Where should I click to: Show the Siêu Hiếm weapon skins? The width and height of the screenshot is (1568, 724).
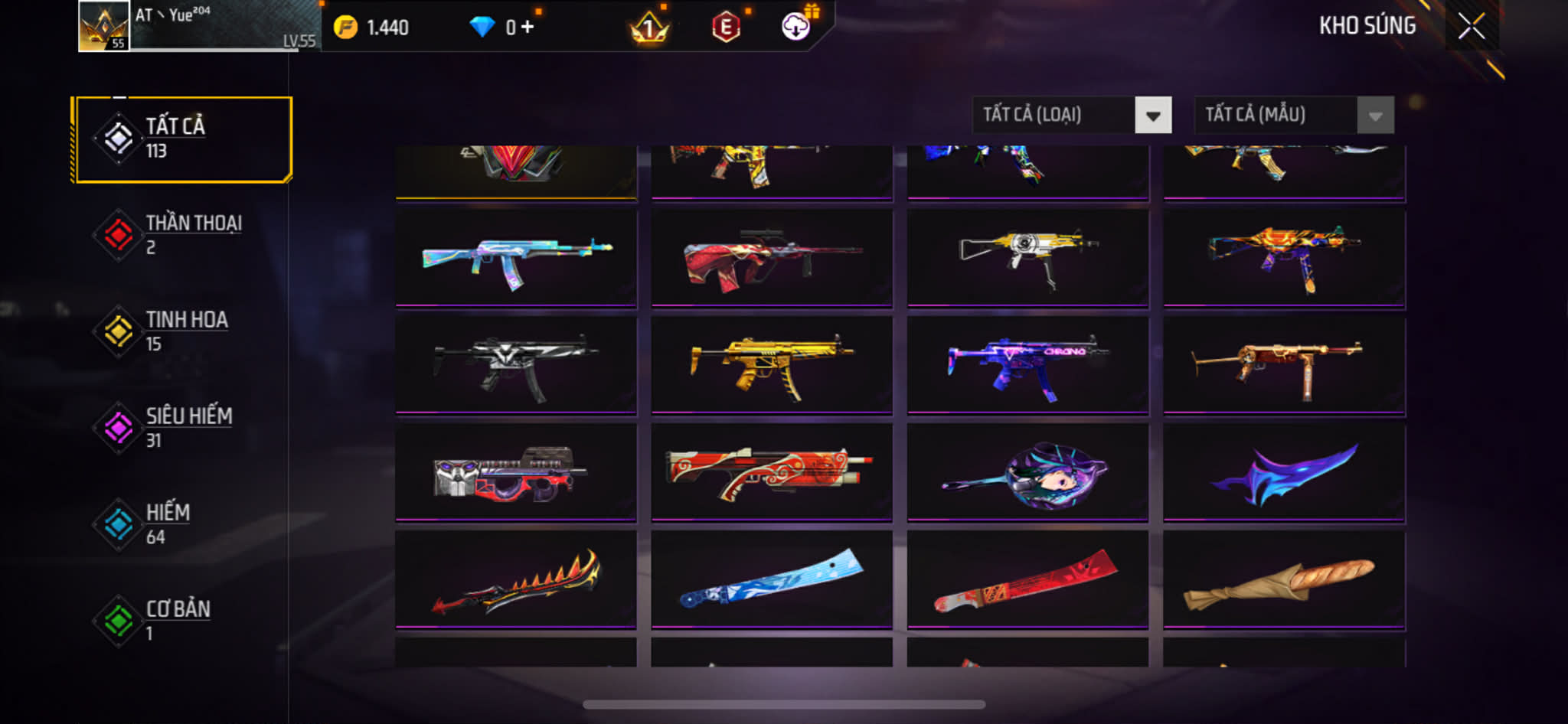tap(183, 428)
